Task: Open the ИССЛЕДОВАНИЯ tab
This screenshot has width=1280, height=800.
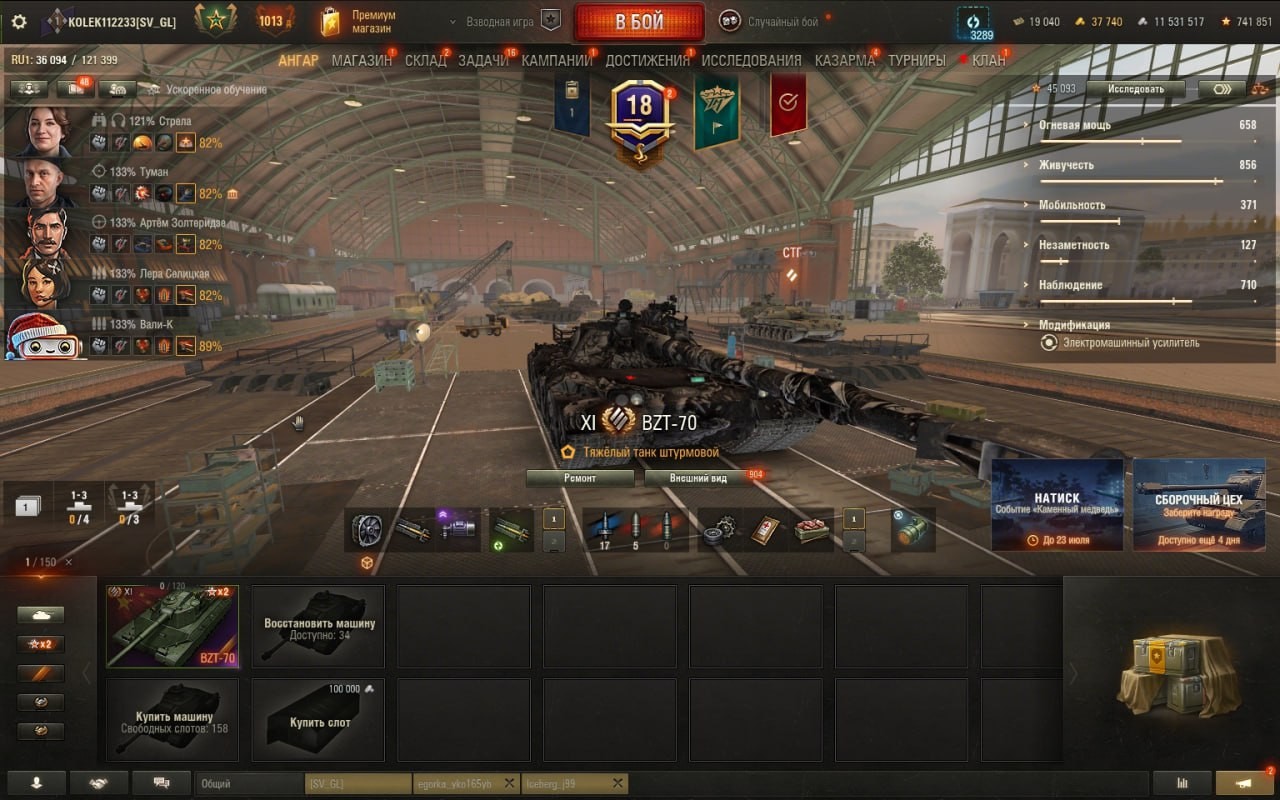Action: point(751,60)
